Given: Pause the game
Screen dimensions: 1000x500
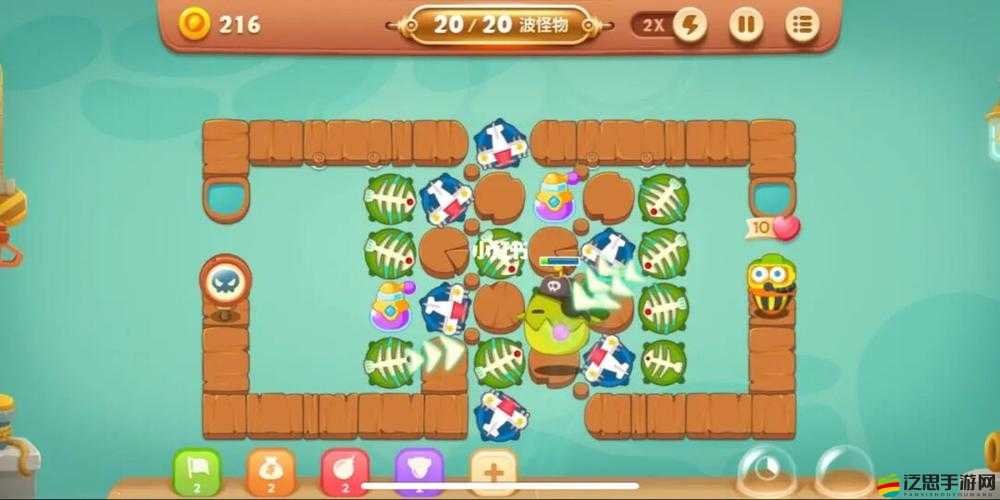Looking at the screenshot, I should click(745, 24).
